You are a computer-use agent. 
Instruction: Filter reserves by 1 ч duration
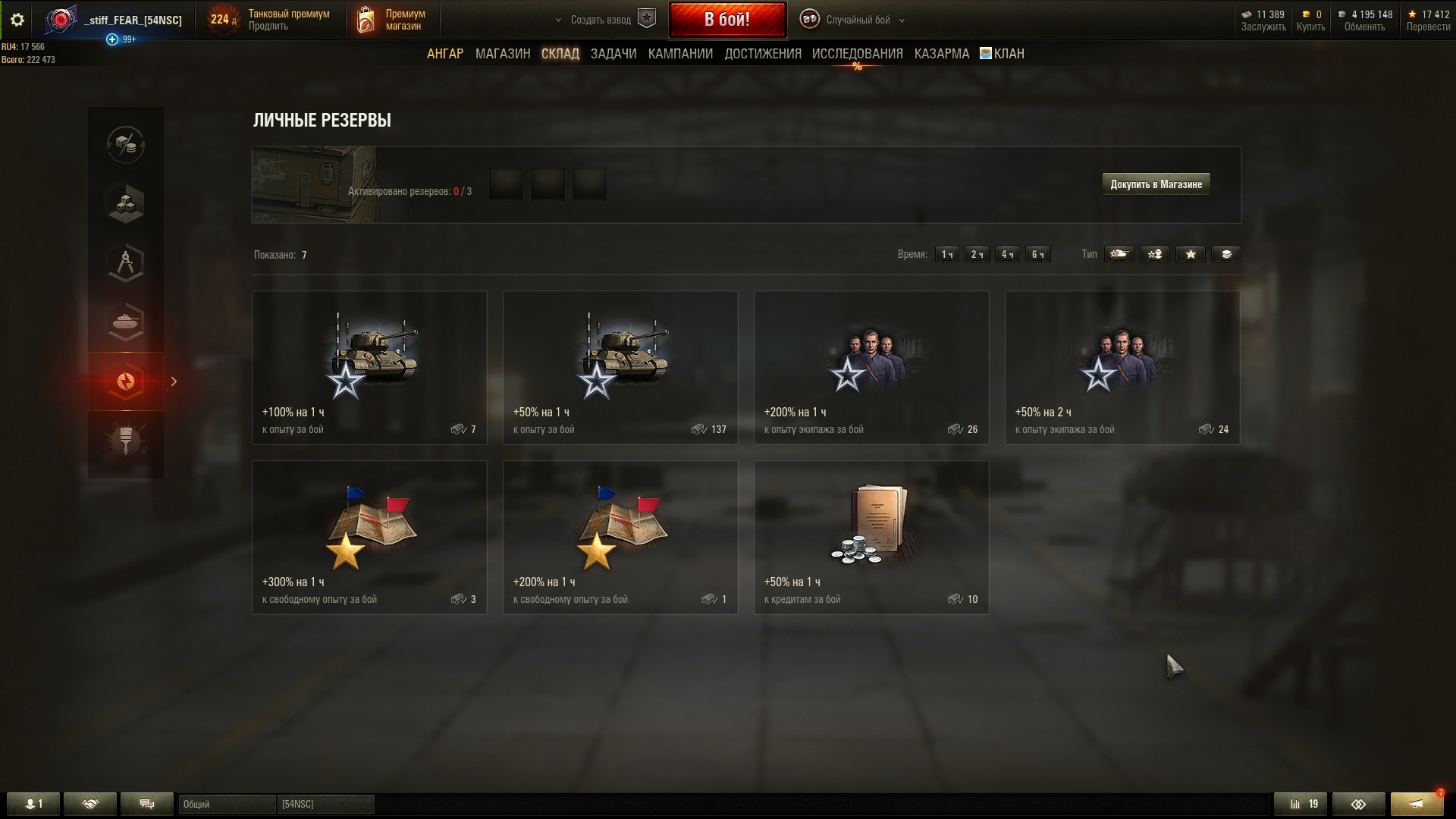[x=946, y=255]
